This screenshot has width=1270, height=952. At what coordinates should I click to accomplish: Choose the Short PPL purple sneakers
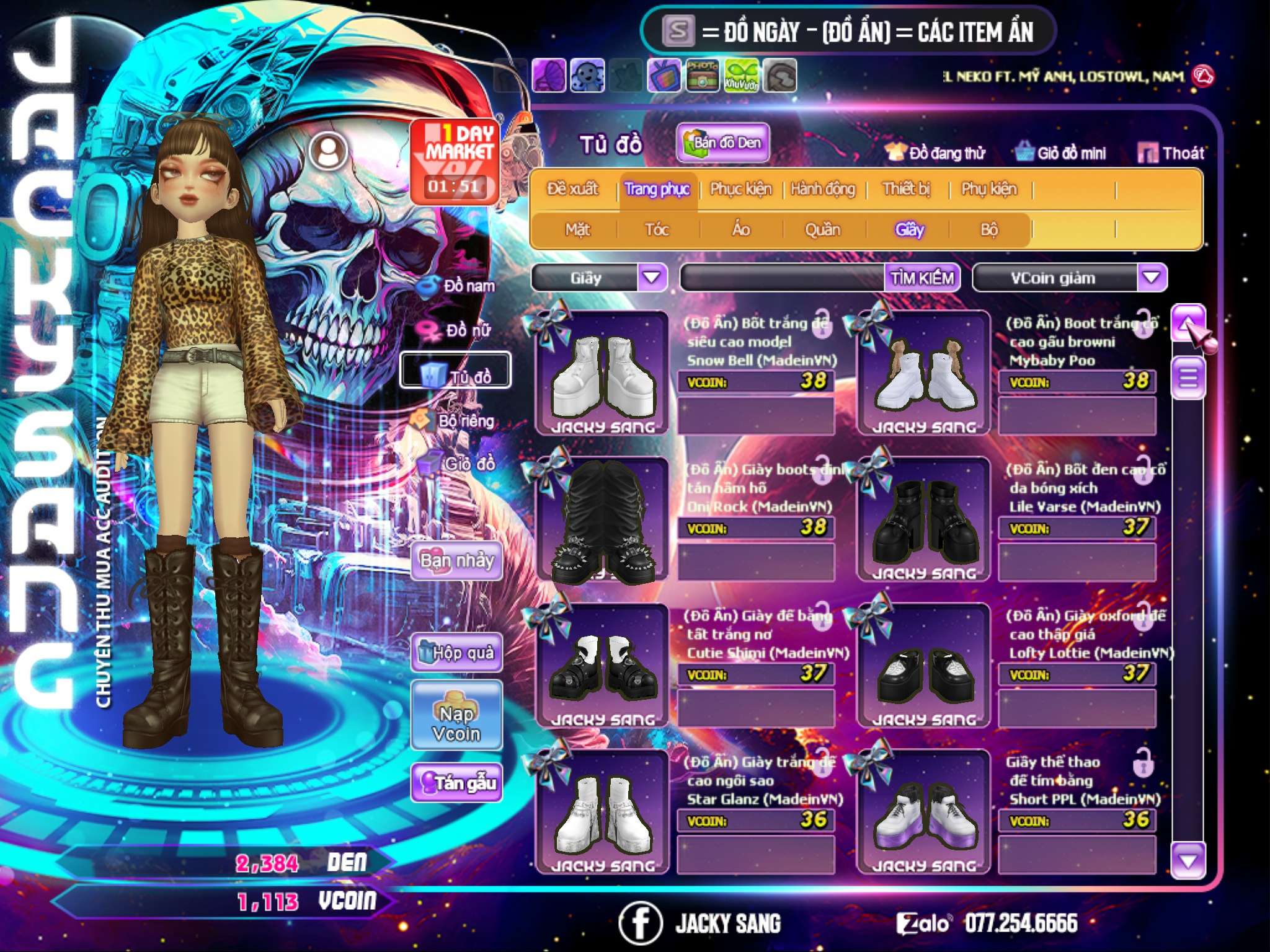[x=924, y=813]
